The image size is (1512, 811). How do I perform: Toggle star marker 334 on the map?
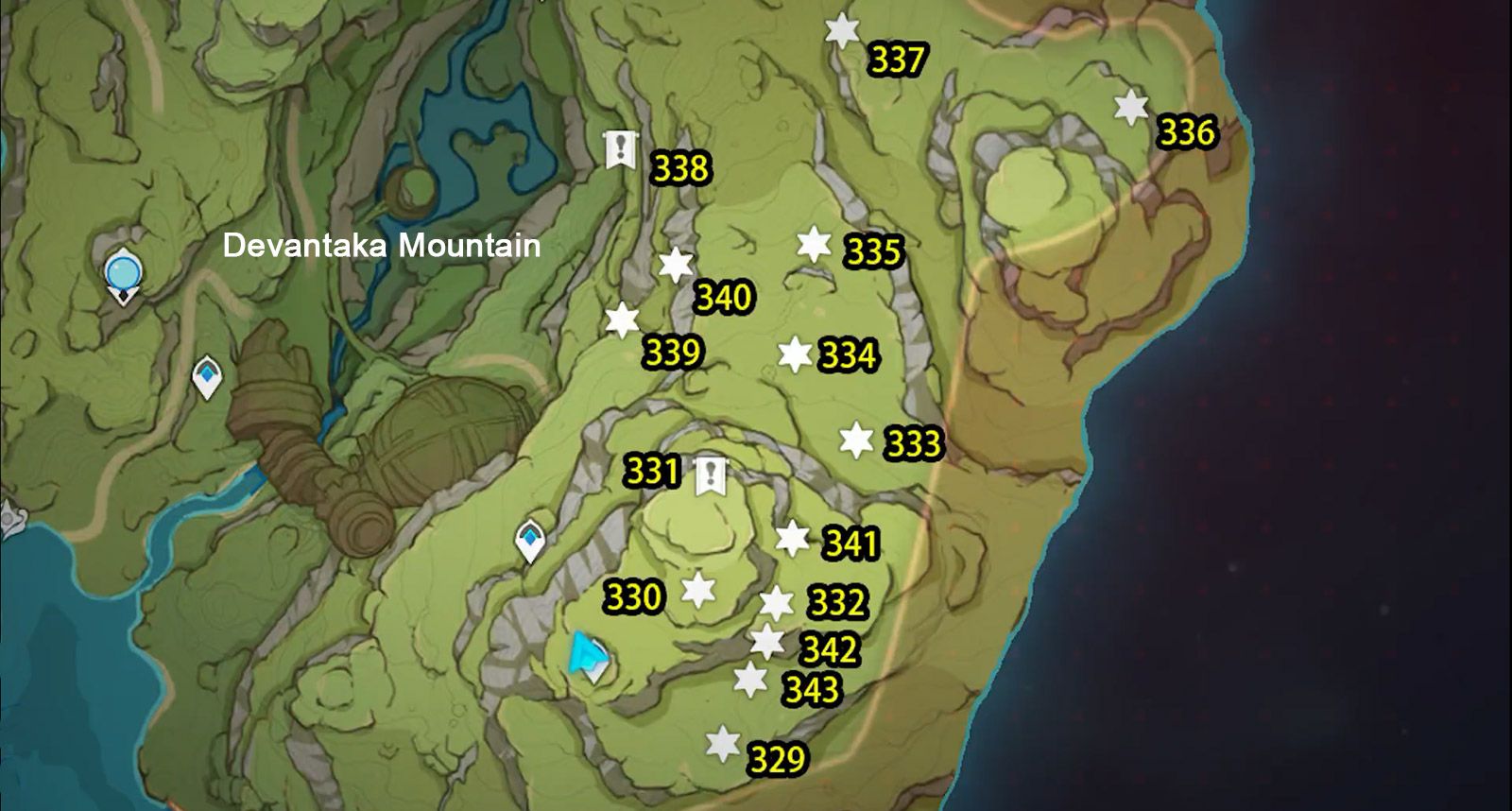797,355
